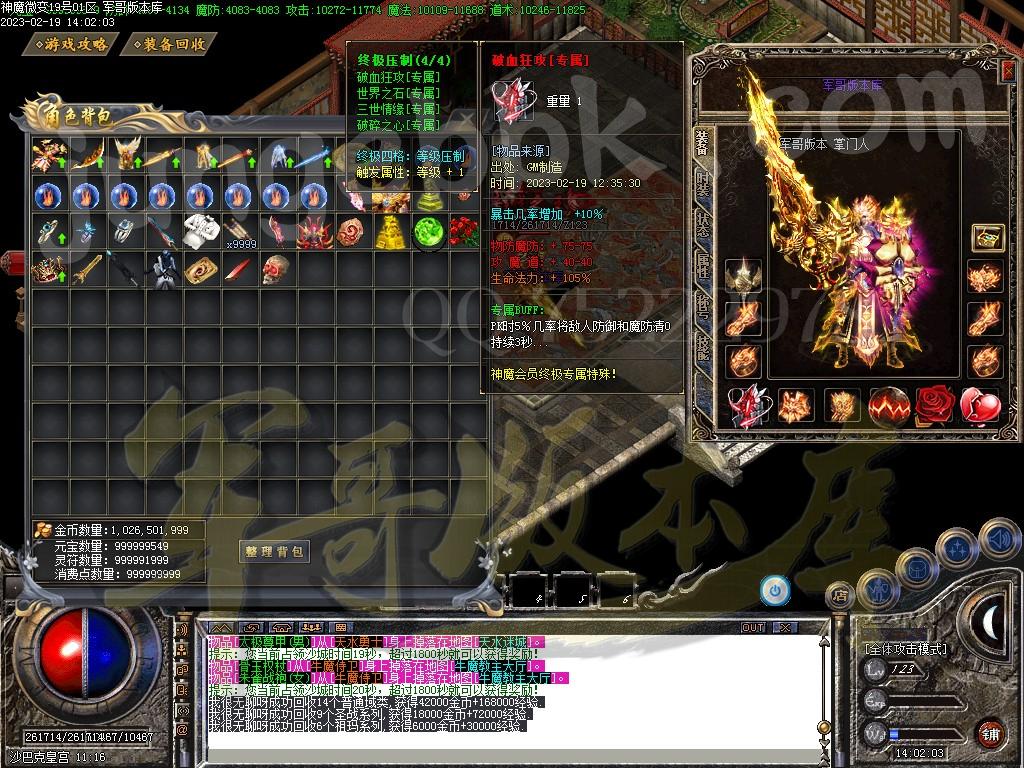Click the red 铺 stall button
This screenshot has width=1024, height=768.
(x=990, y=733)
